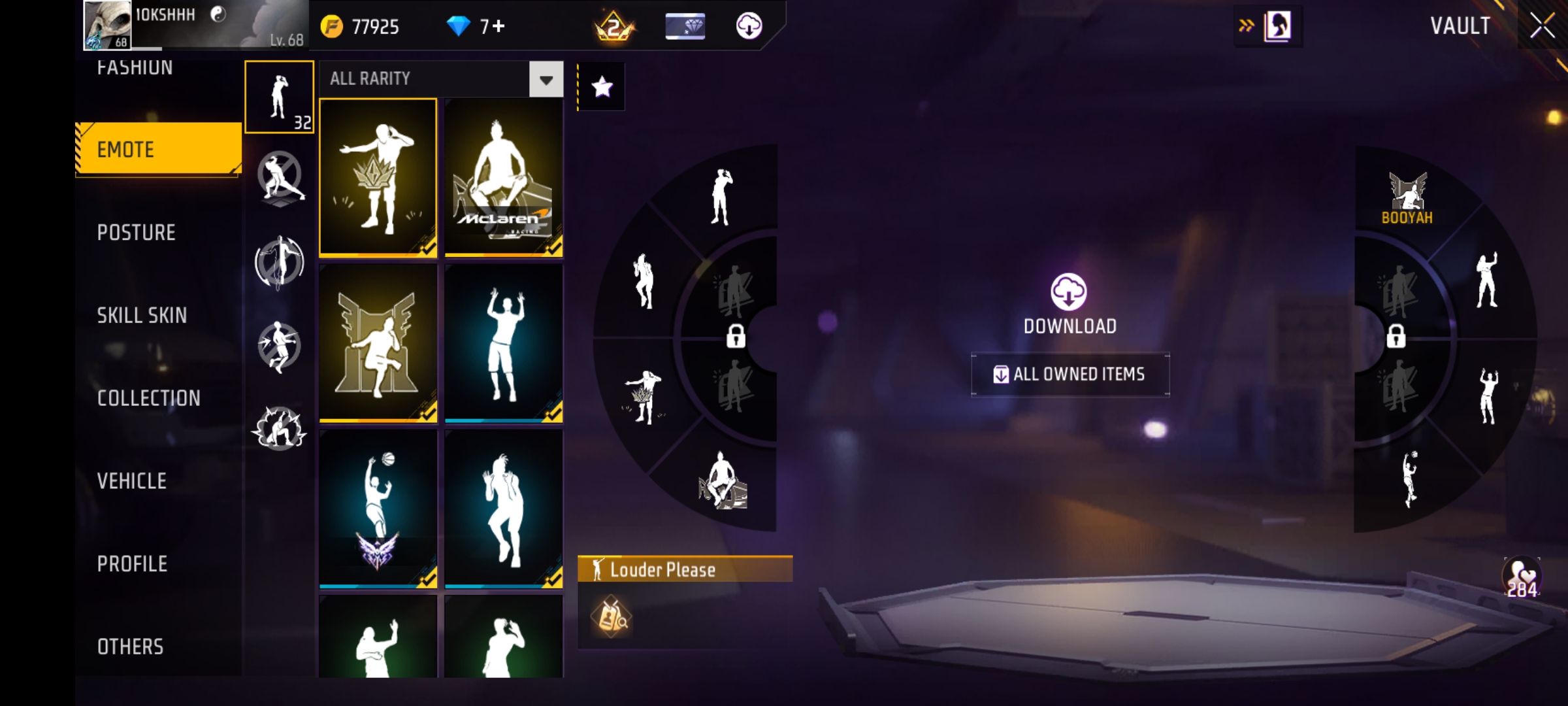Expand the double-arrow panel near VAULT
Screen dimensions: 1568x706
coord(1246,24)
